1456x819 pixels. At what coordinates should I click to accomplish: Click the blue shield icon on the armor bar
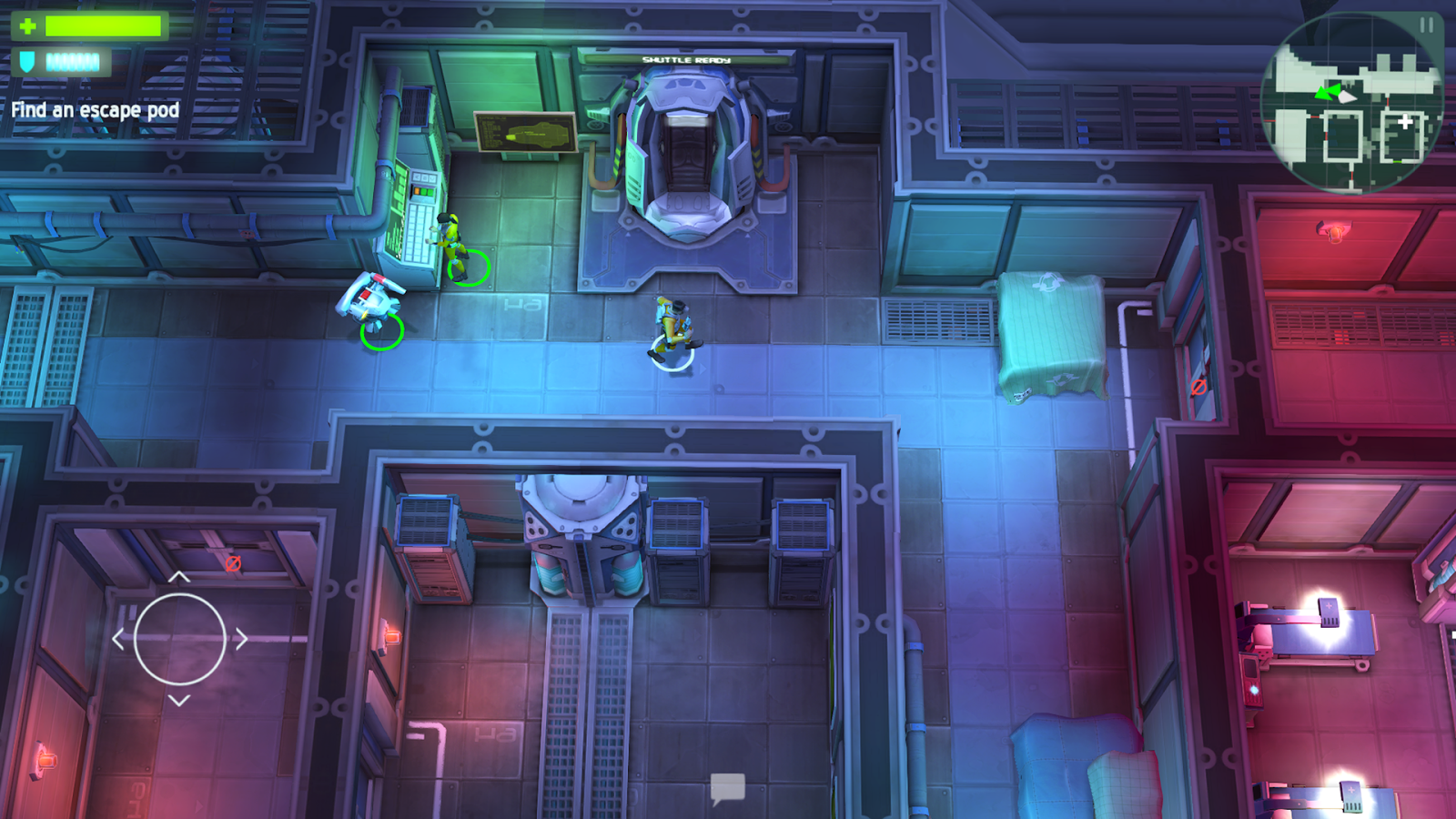pyautogui.click(x=26, y=62)
